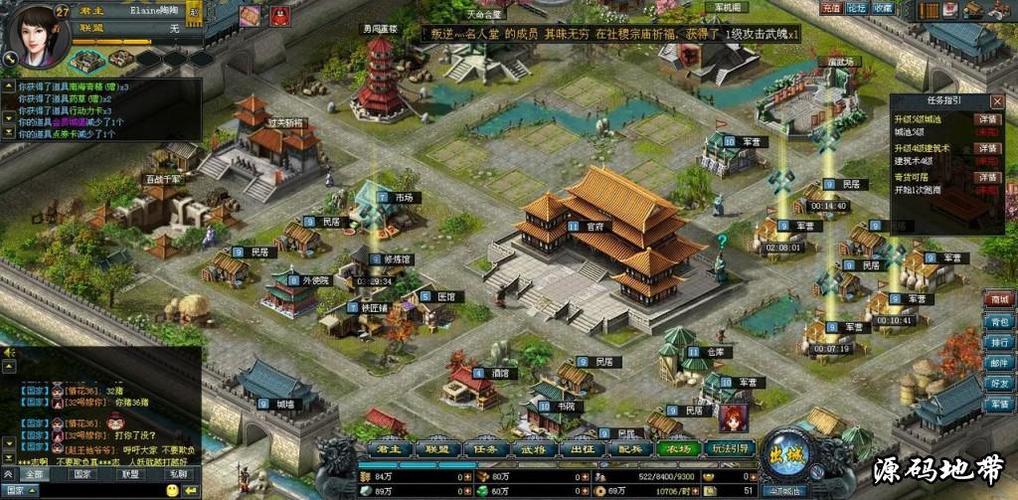Close the 任务指引 quest guide panel
Viewport: 1018px width, 500px height.
point(996,101)
